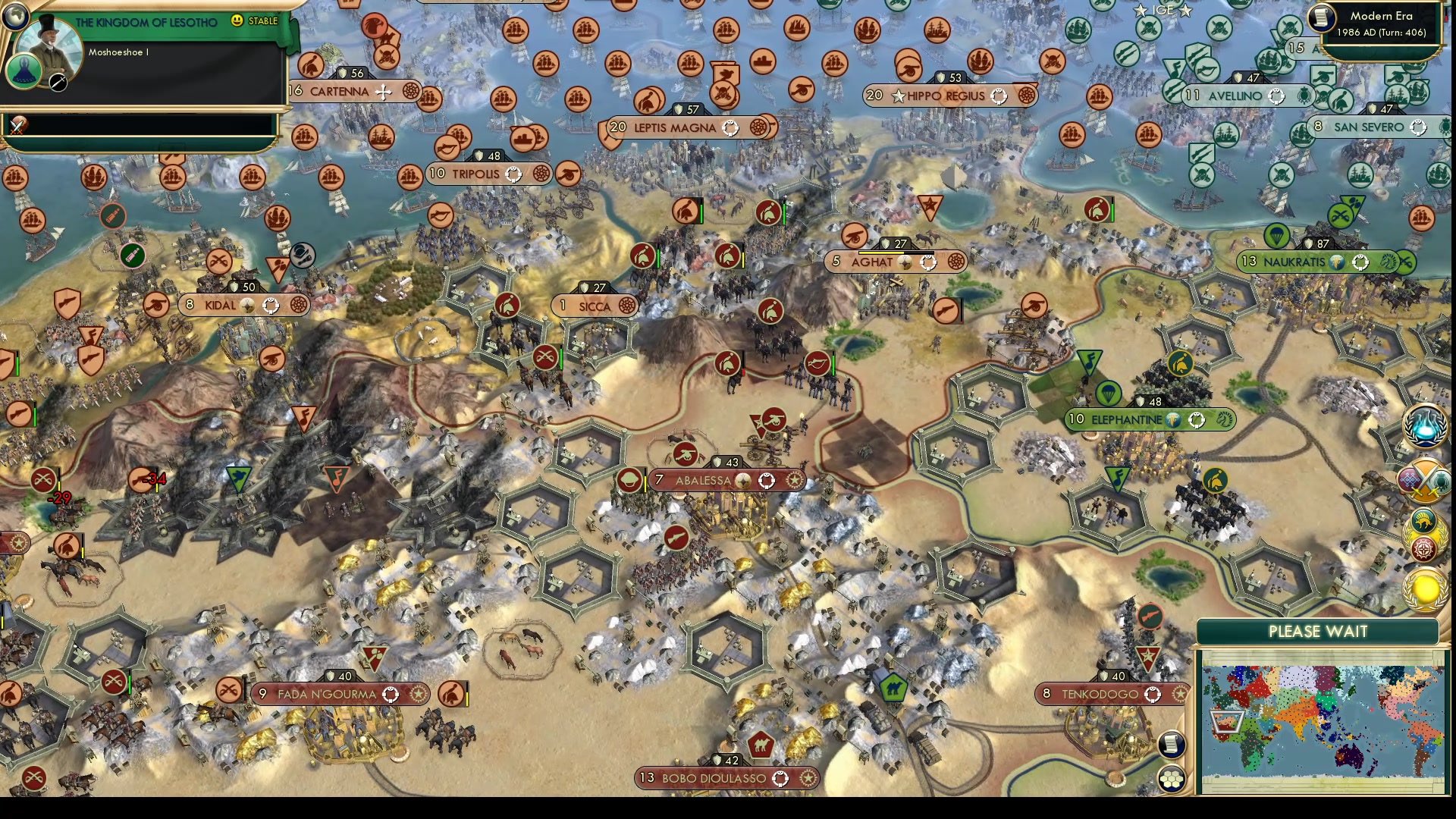
Task: Click the smiley face STABLE happiness indicator
Action: point(237,20)
